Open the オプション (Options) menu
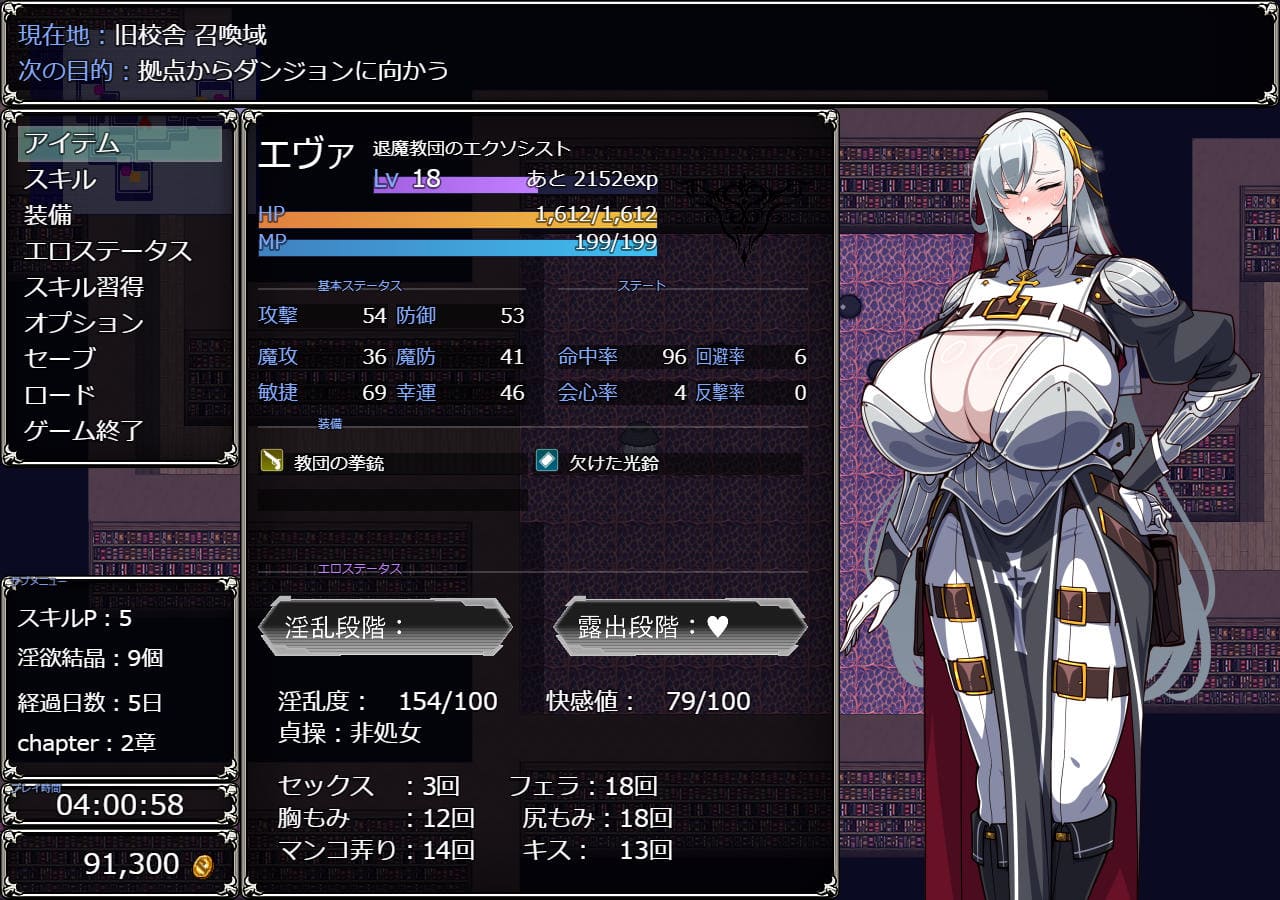The width and height of the screenshot is (1280, 900). (84, 324)
